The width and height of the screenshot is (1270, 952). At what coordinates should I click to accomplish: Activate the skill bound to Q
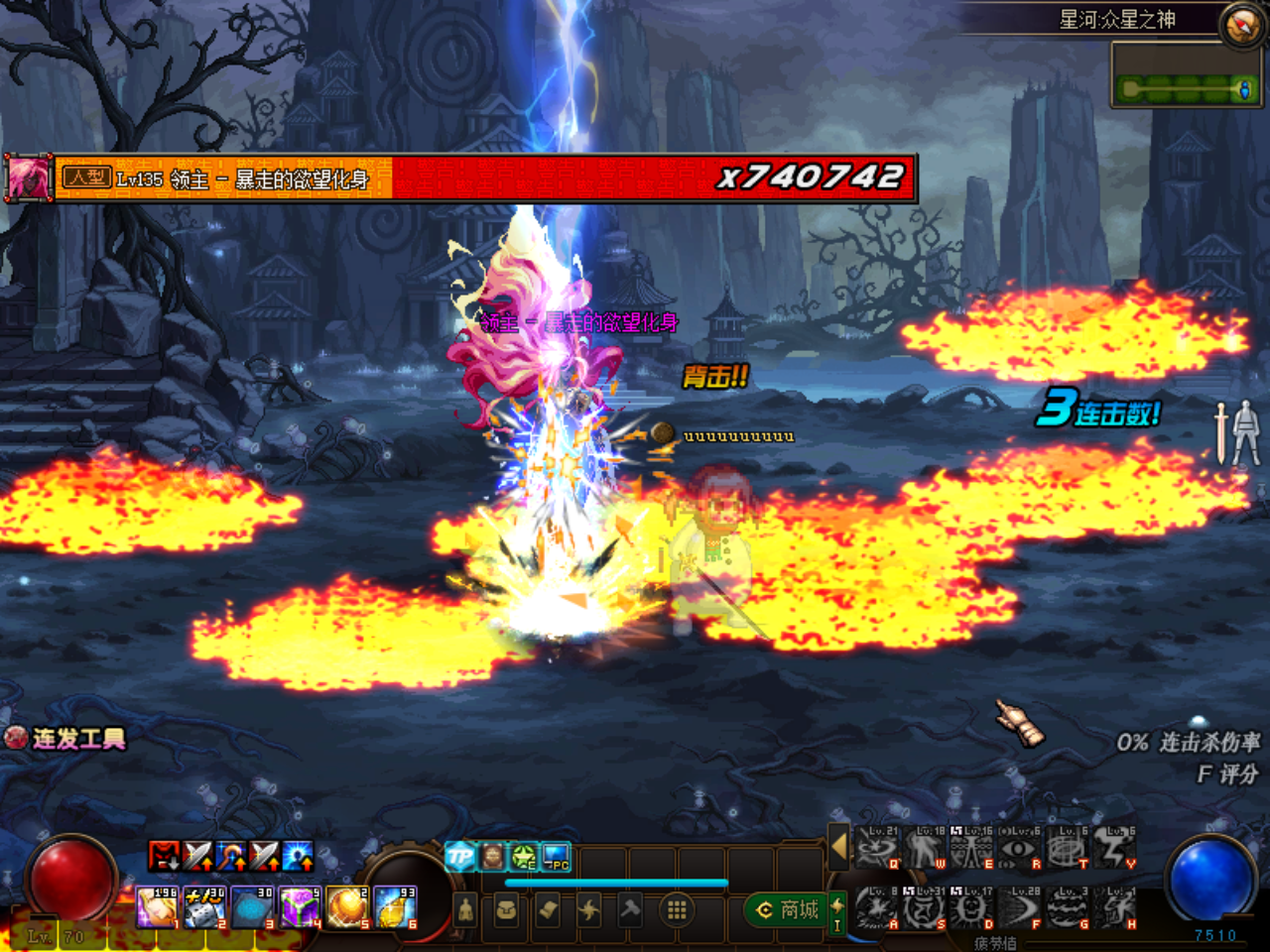[877, 849]
